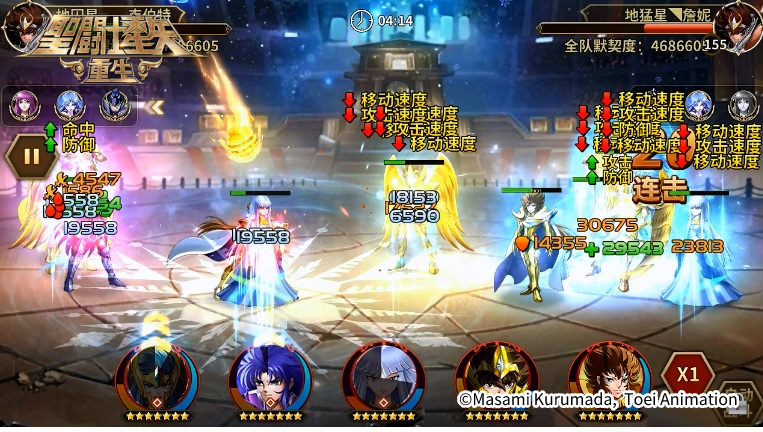
Task: Collapse the ally support panel with the double arrow
Action: tap(155, 105)
